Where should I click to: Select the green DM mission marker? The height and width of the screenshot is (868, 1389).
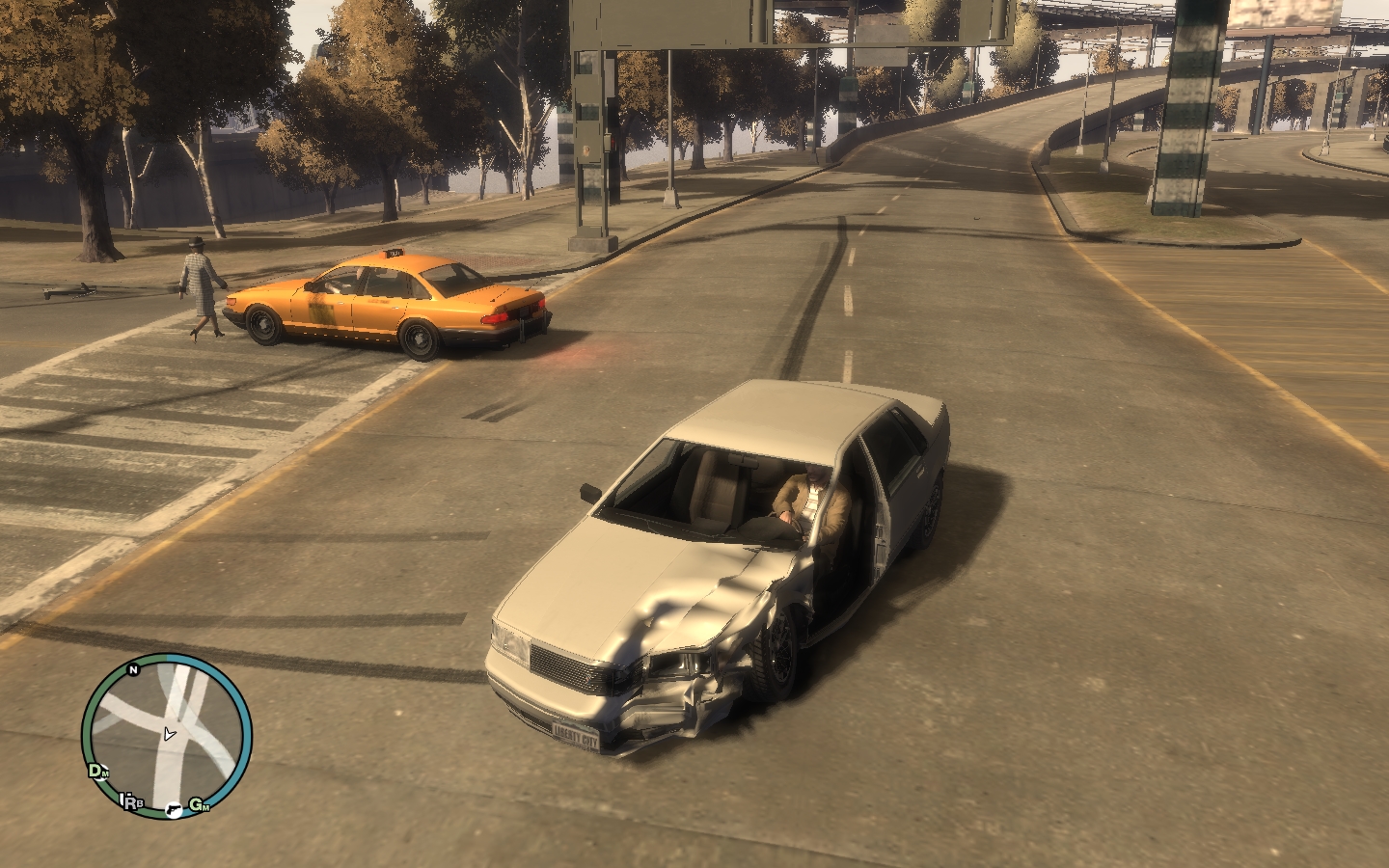pos(97,770)
